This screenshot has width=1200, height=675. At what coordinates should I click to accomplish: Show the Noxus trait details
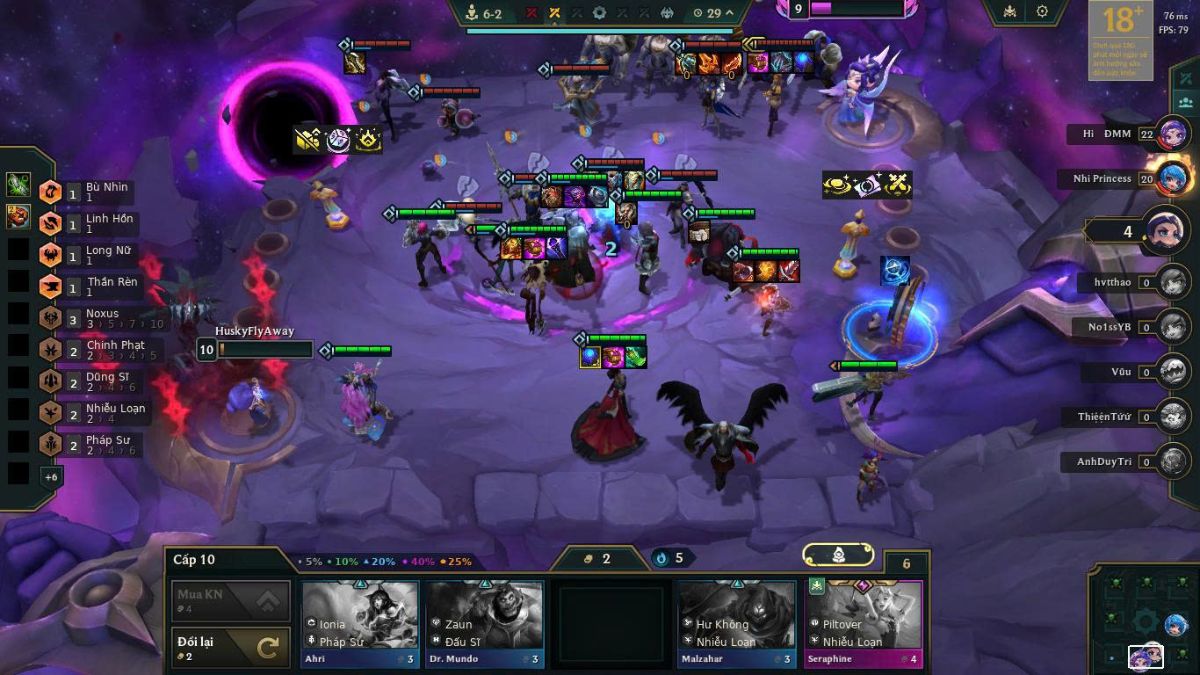tap(100, 319)
